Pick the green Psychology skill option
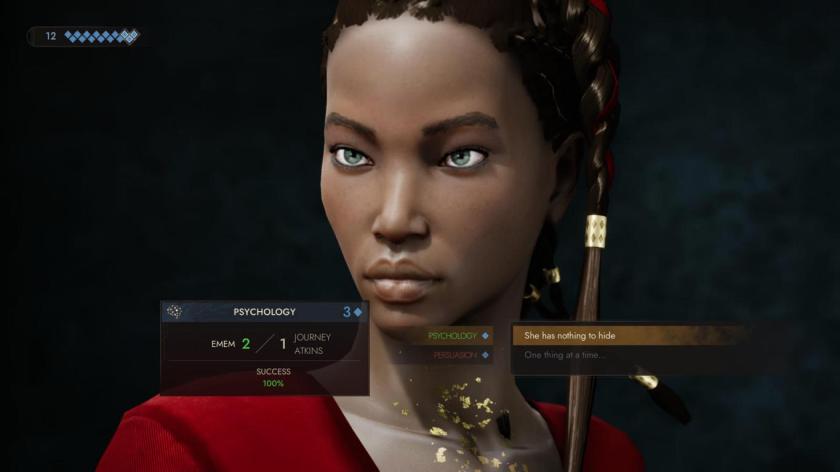Screen dimensions: 840x472 click(x=454, y=336)
